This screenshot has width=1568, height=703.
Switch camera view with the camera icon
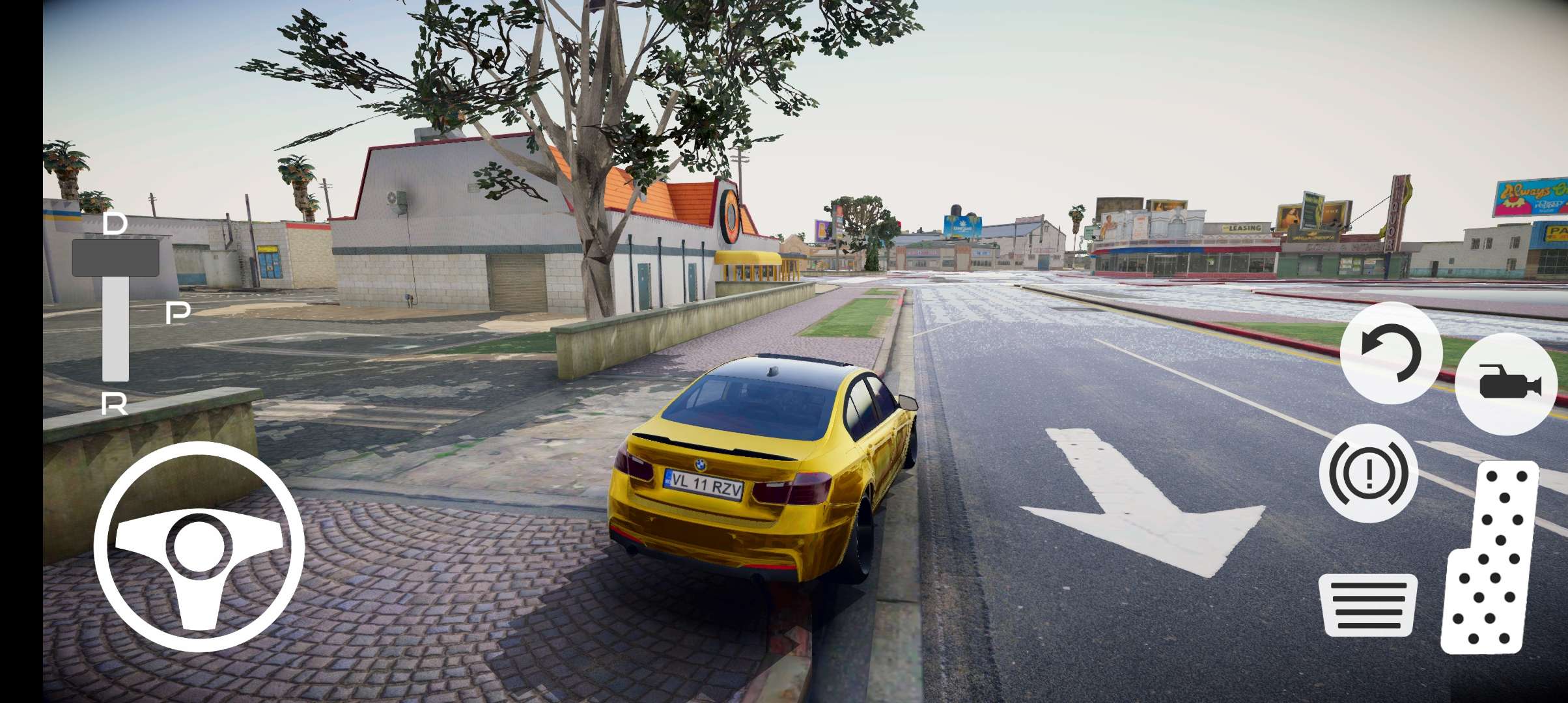coord(1510,383)
